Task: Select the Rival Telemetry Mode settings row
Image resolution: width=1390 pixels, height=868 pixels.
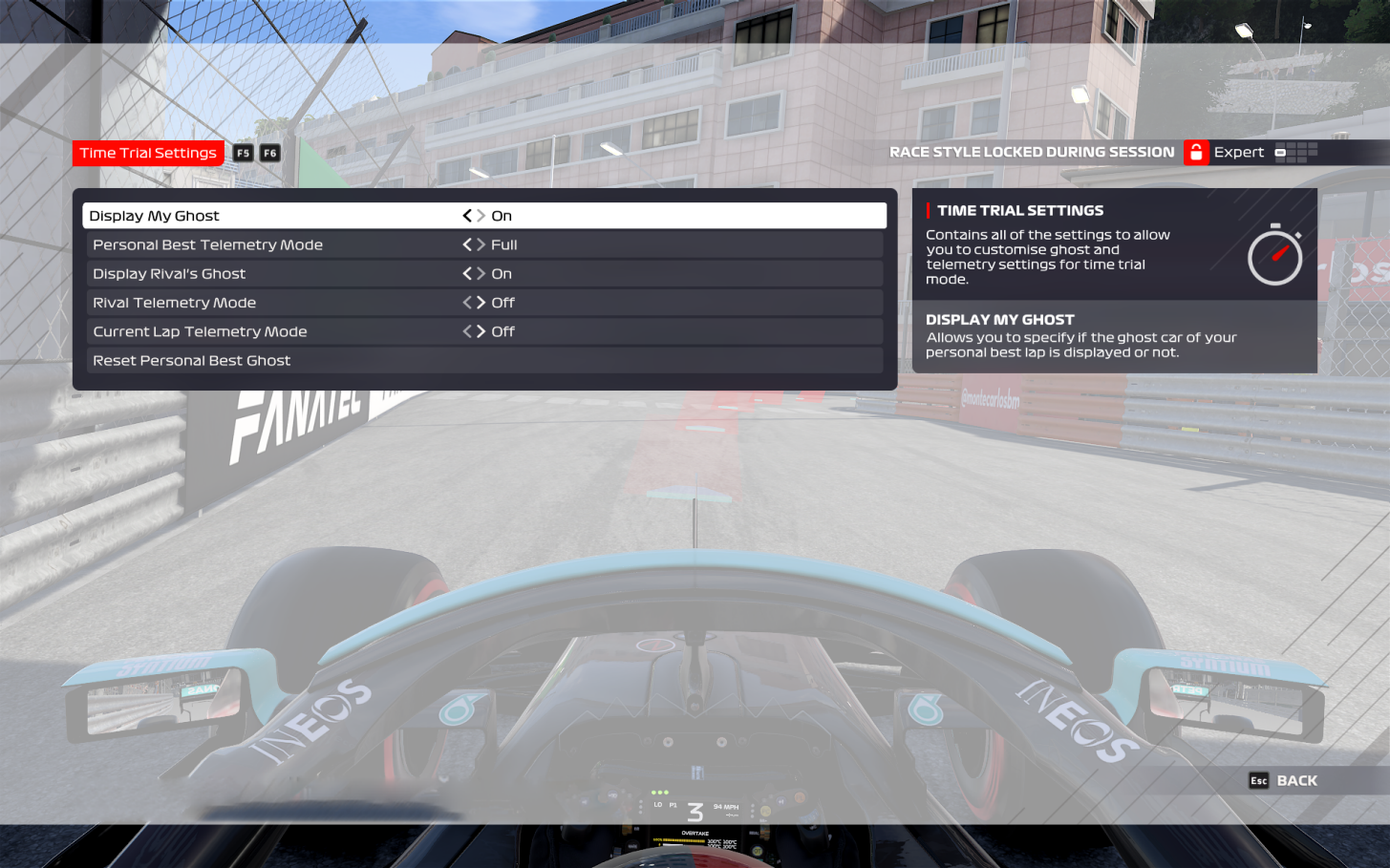Action: (x=287, y=303)
